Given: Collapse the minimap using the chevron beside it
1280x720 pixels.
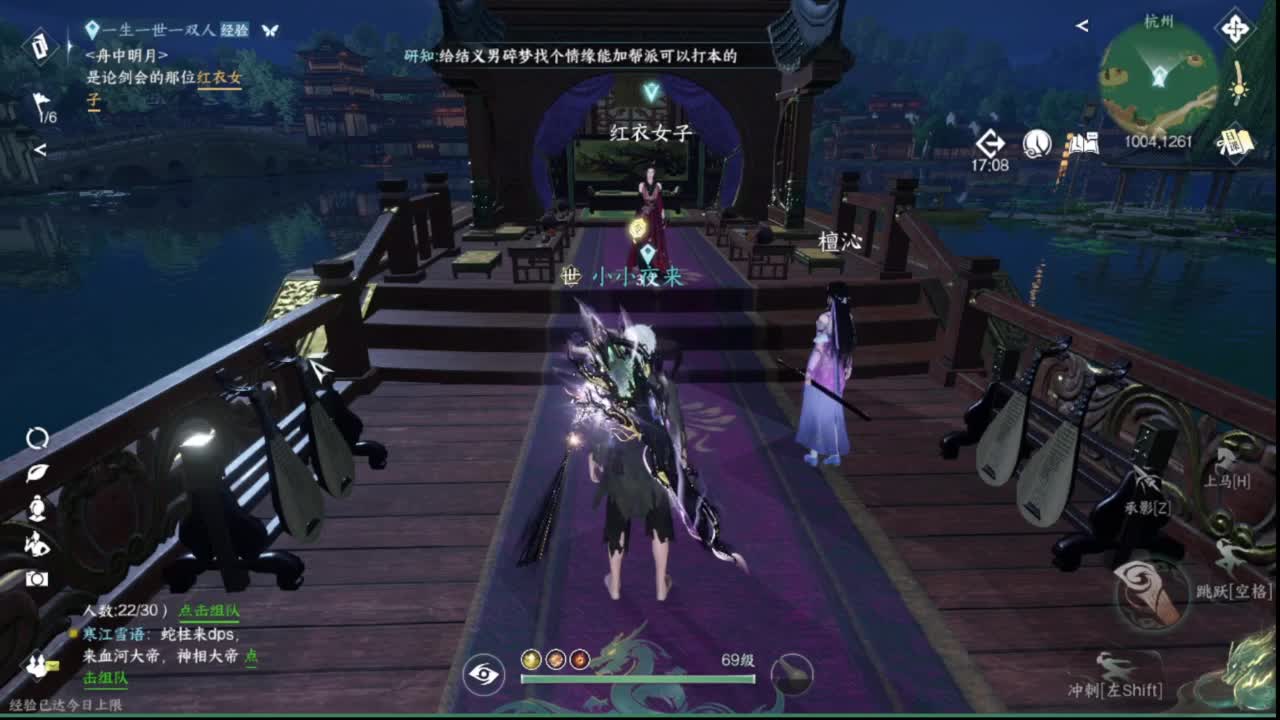Looking at the screenshot, I should click(1081, 26).
